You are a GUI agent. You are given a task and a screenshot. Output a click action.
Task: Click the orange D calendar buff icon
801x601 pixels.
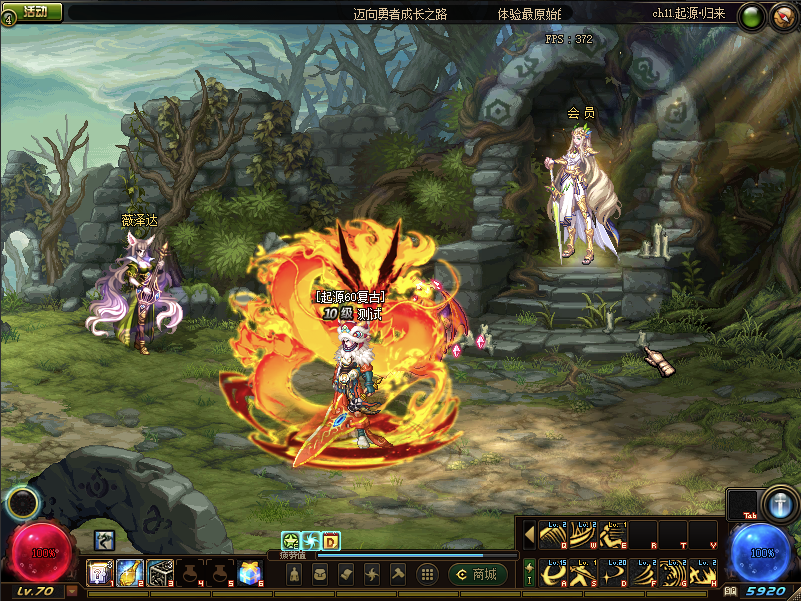click(x=331, y=541)
